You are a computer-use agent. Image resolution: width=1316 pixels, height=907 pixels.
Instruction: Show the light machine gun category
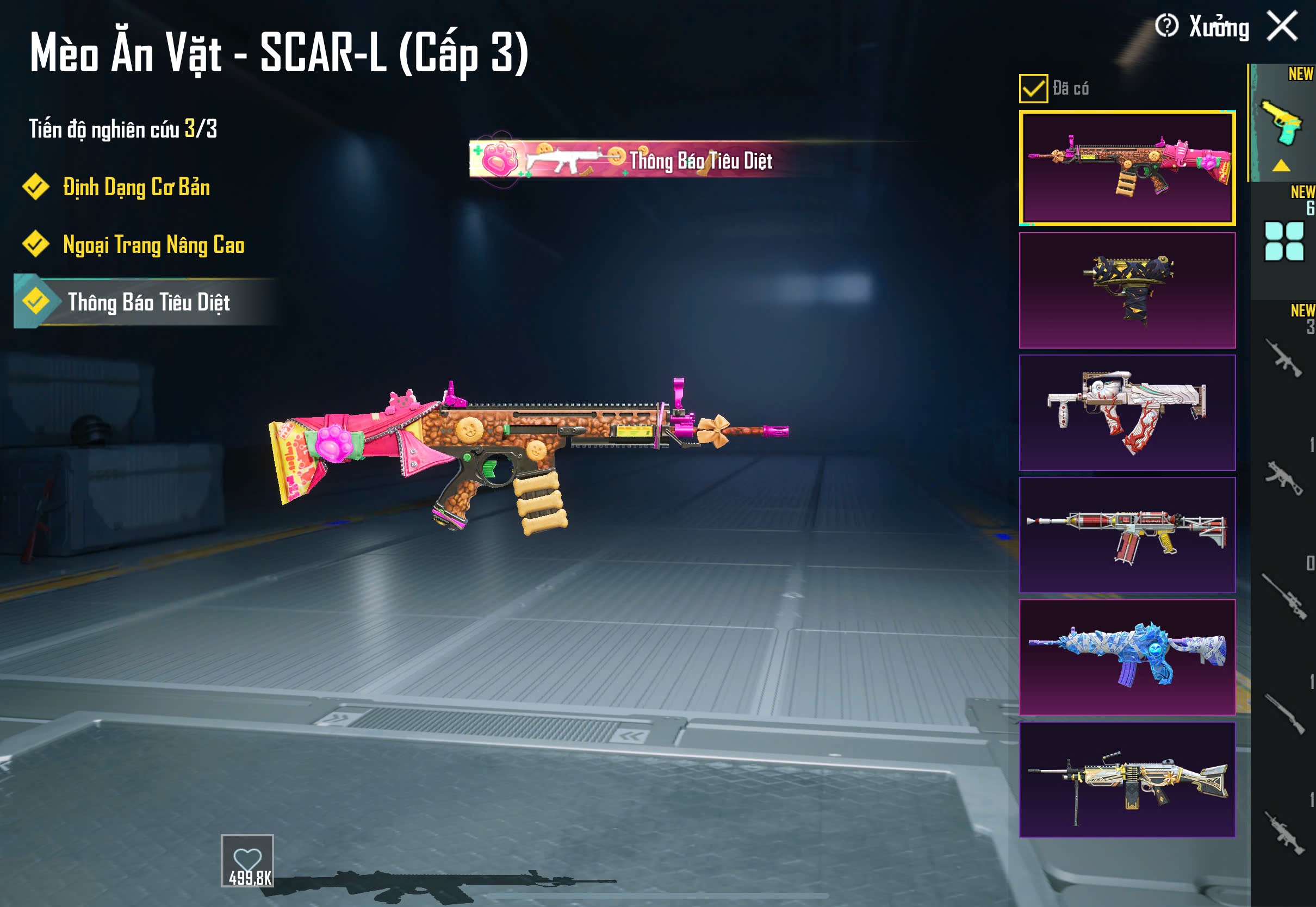1283,833
